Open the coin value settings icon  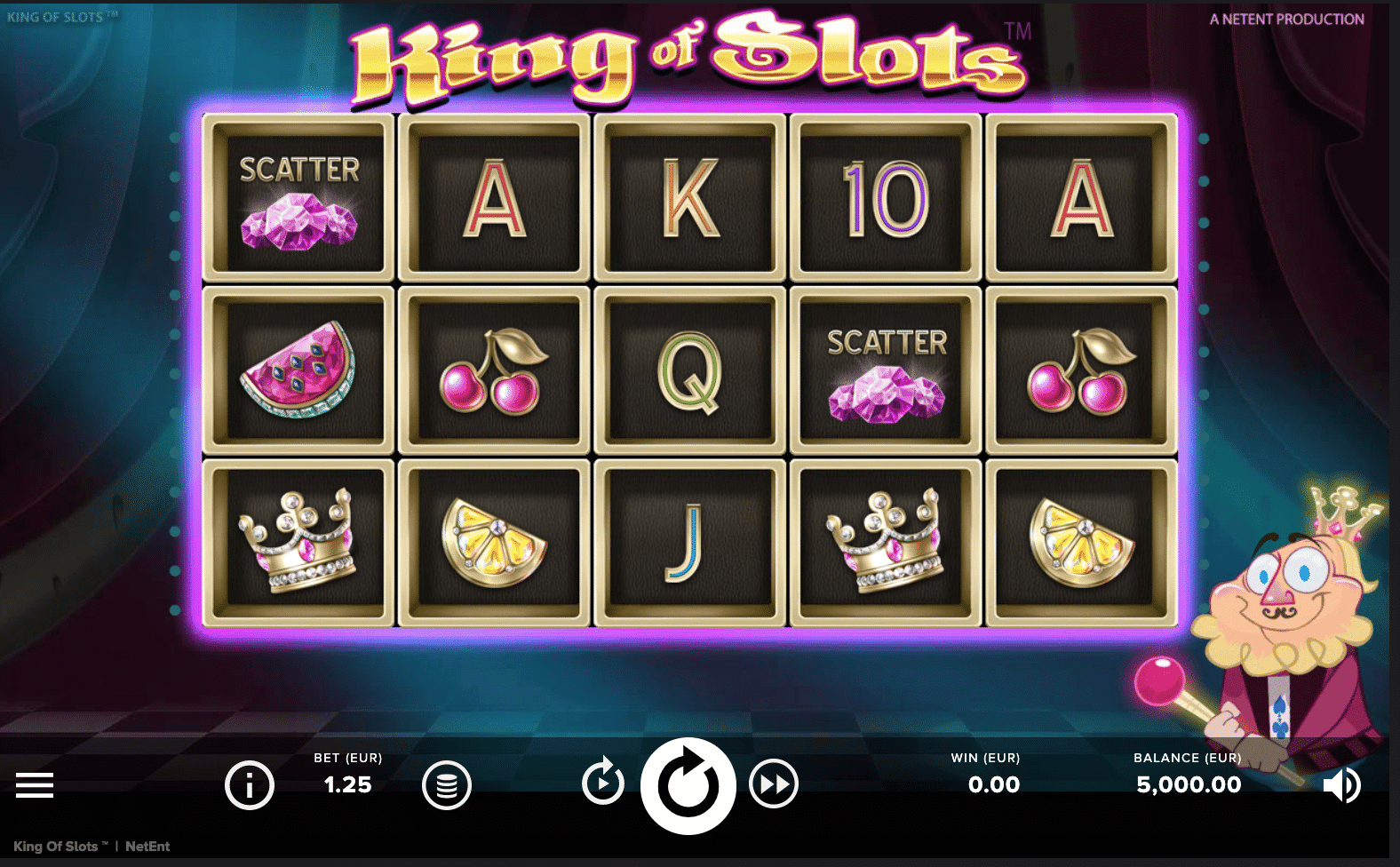click(448, 785)
